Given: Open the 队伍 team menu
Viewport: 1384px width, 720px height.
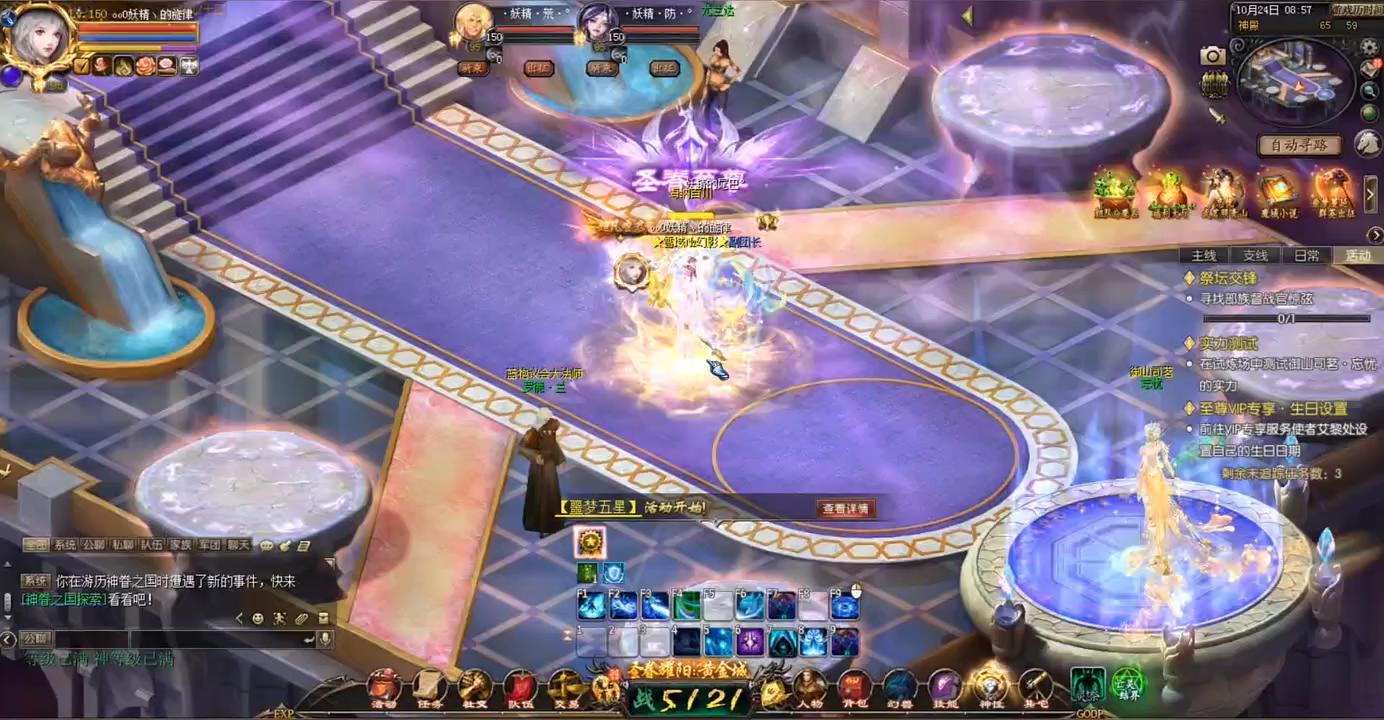Looking at the screenshot, I should 520,686.
